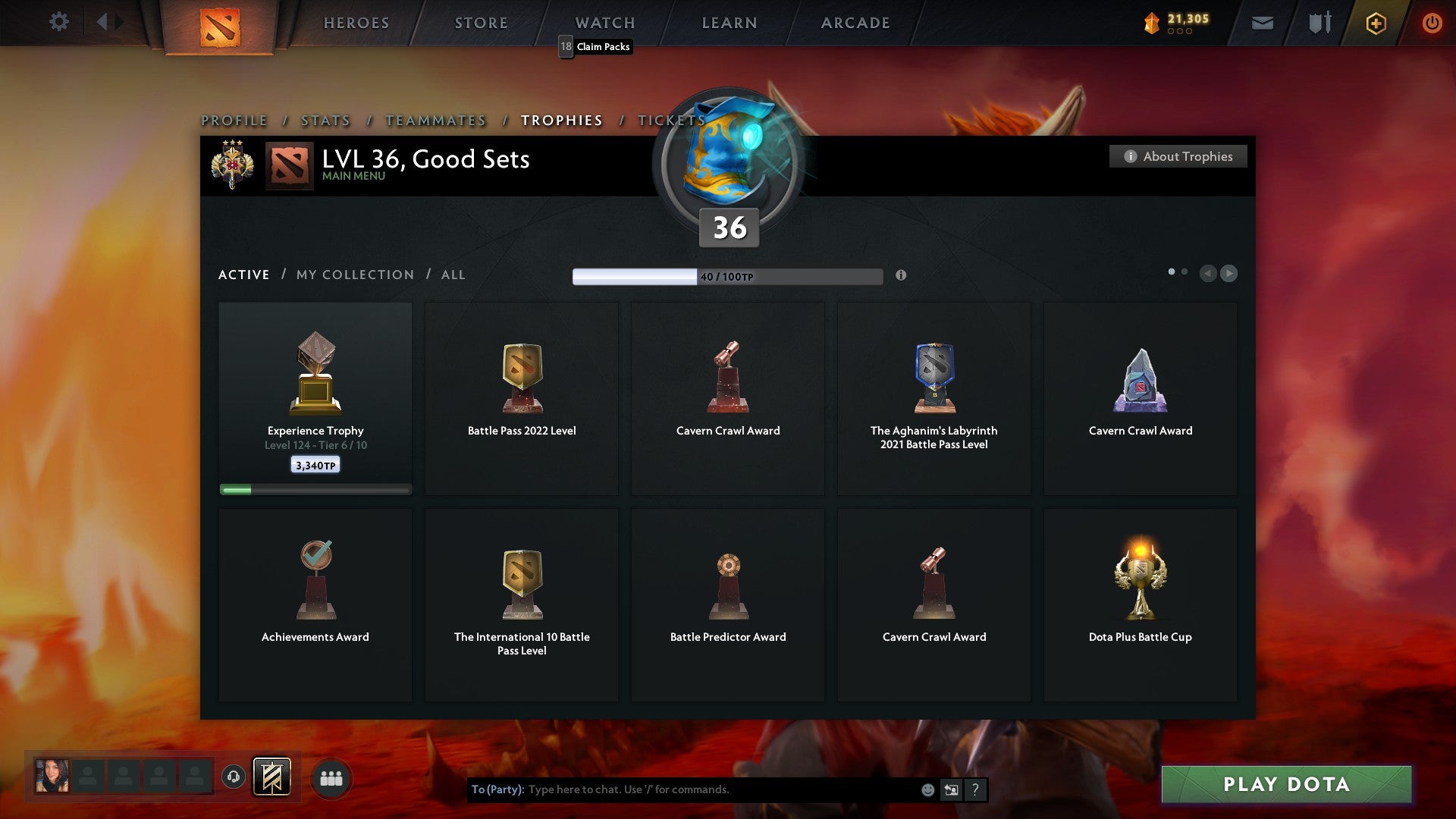Open the STORE menu item
Image resolution: width=1456 pixels, height=819 pixels.
tap(481, 23)
